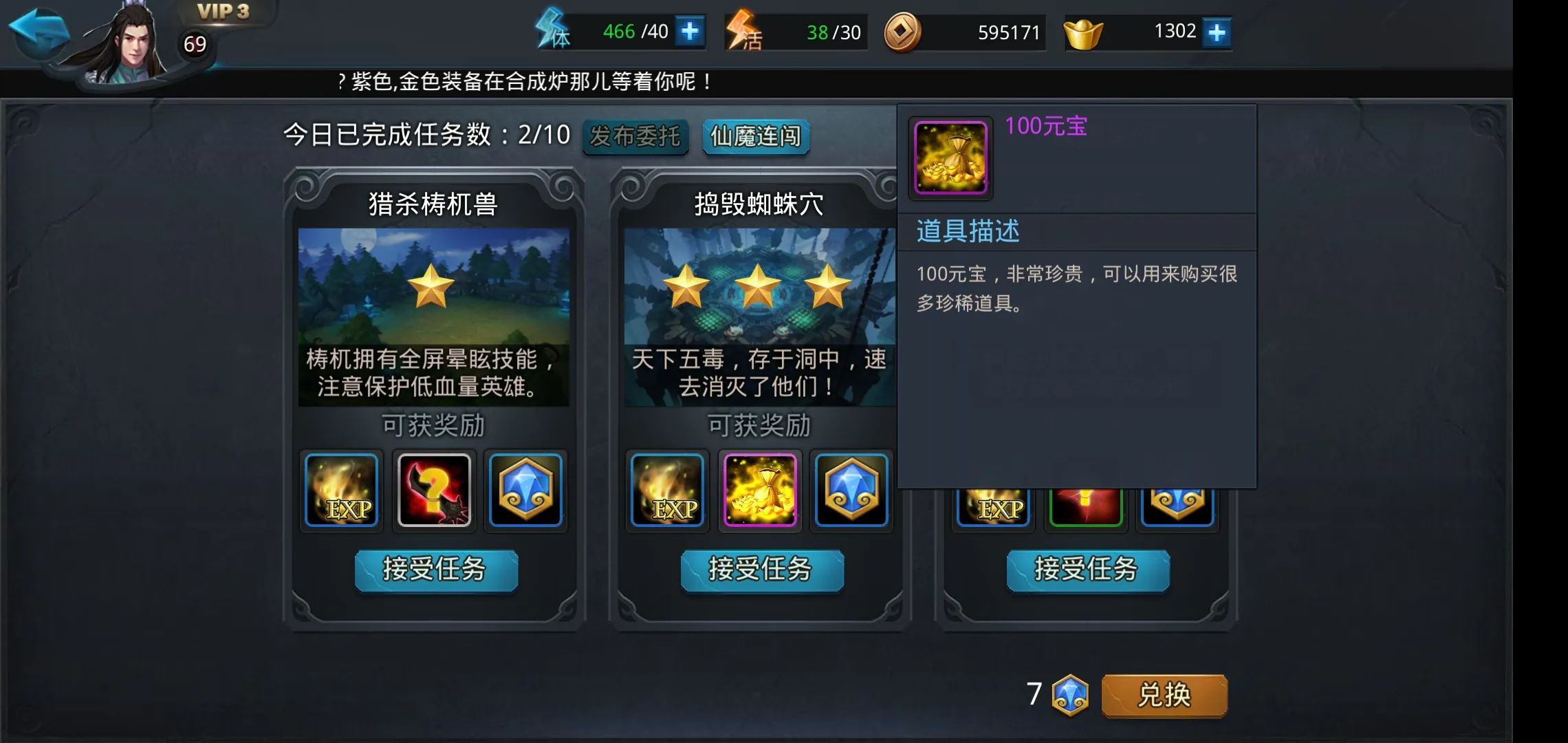Click the copper coin currency icon
1568x743 pixels.
click(903, 32)
